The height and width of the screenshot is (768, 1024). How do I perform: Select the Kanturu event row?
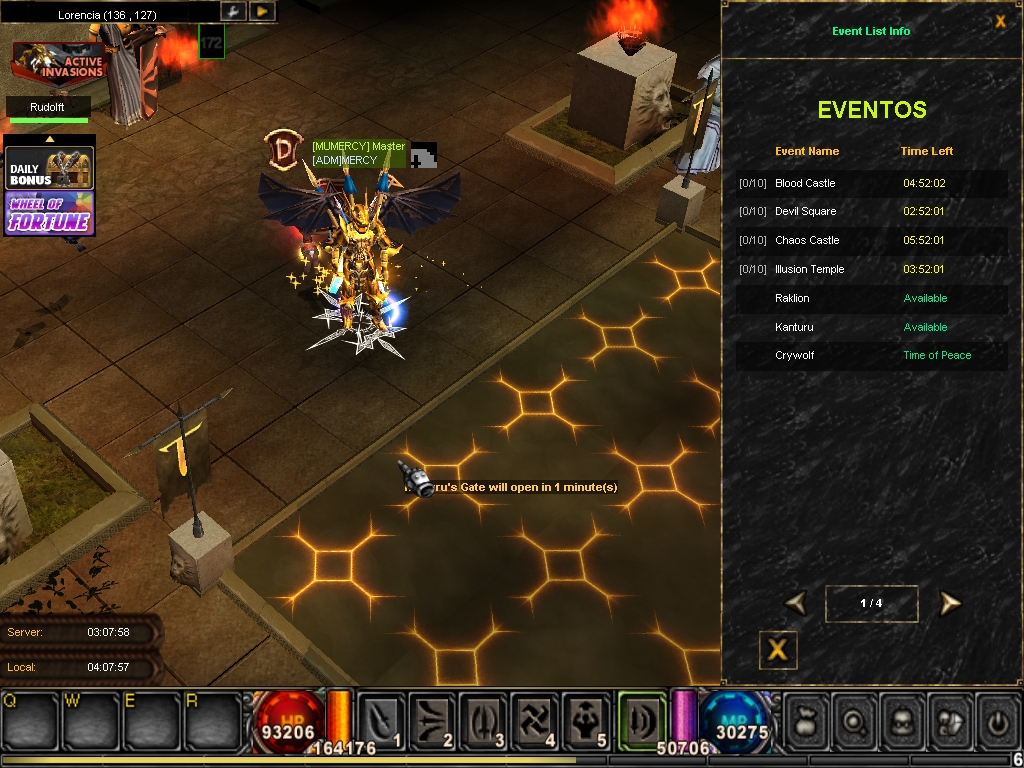click(x=871, y=327)
